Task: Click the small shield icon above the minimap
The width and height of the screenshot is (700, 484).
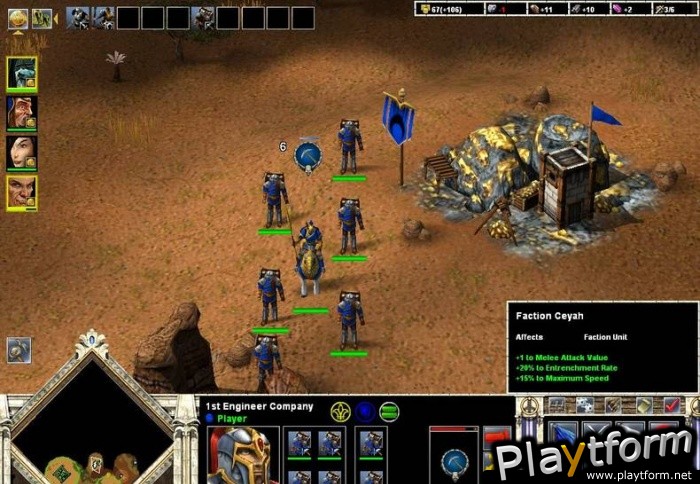Action: (x=19, y=350)
